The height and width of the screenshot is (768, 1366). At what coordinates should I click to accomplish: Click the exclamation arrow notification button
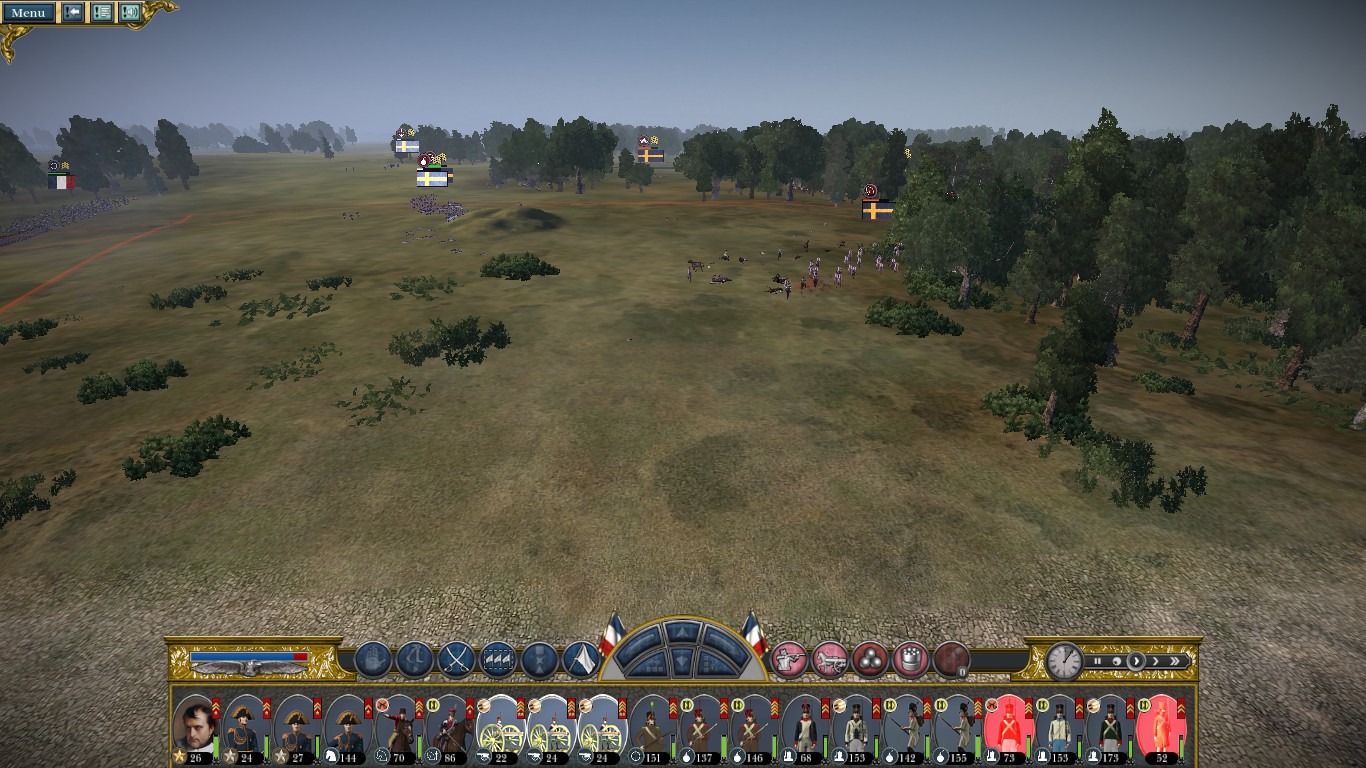73,12
